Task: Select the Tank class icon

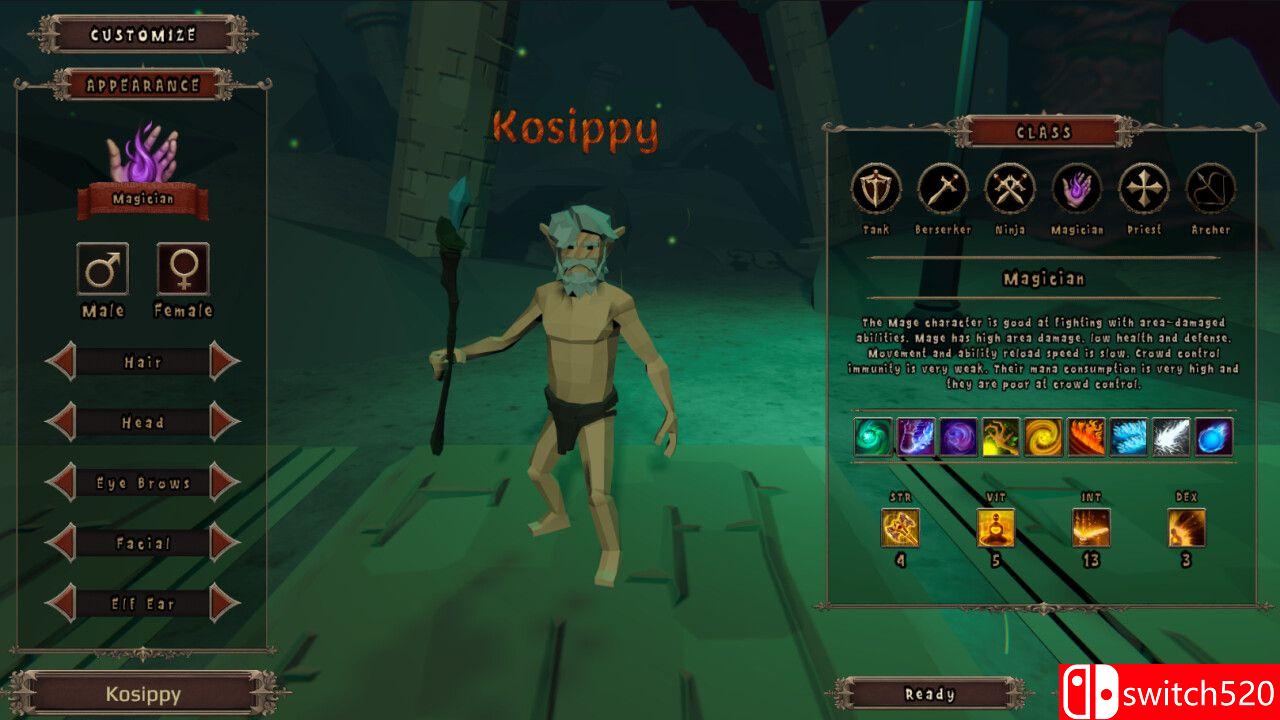Action: (x=876, y=189)
